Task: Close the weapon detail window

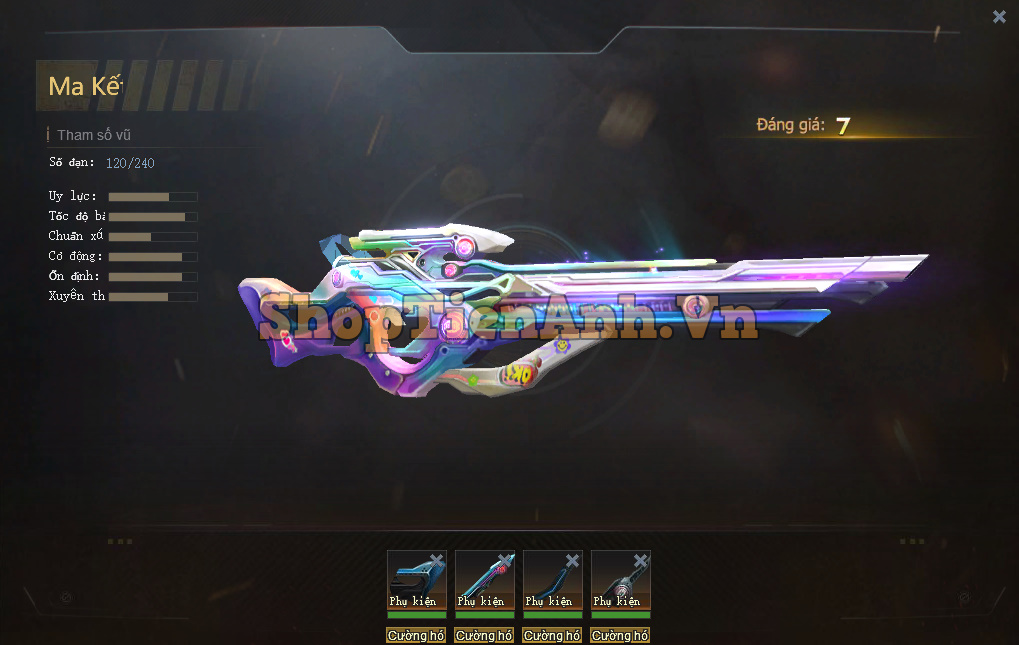Action: point(999,16)
